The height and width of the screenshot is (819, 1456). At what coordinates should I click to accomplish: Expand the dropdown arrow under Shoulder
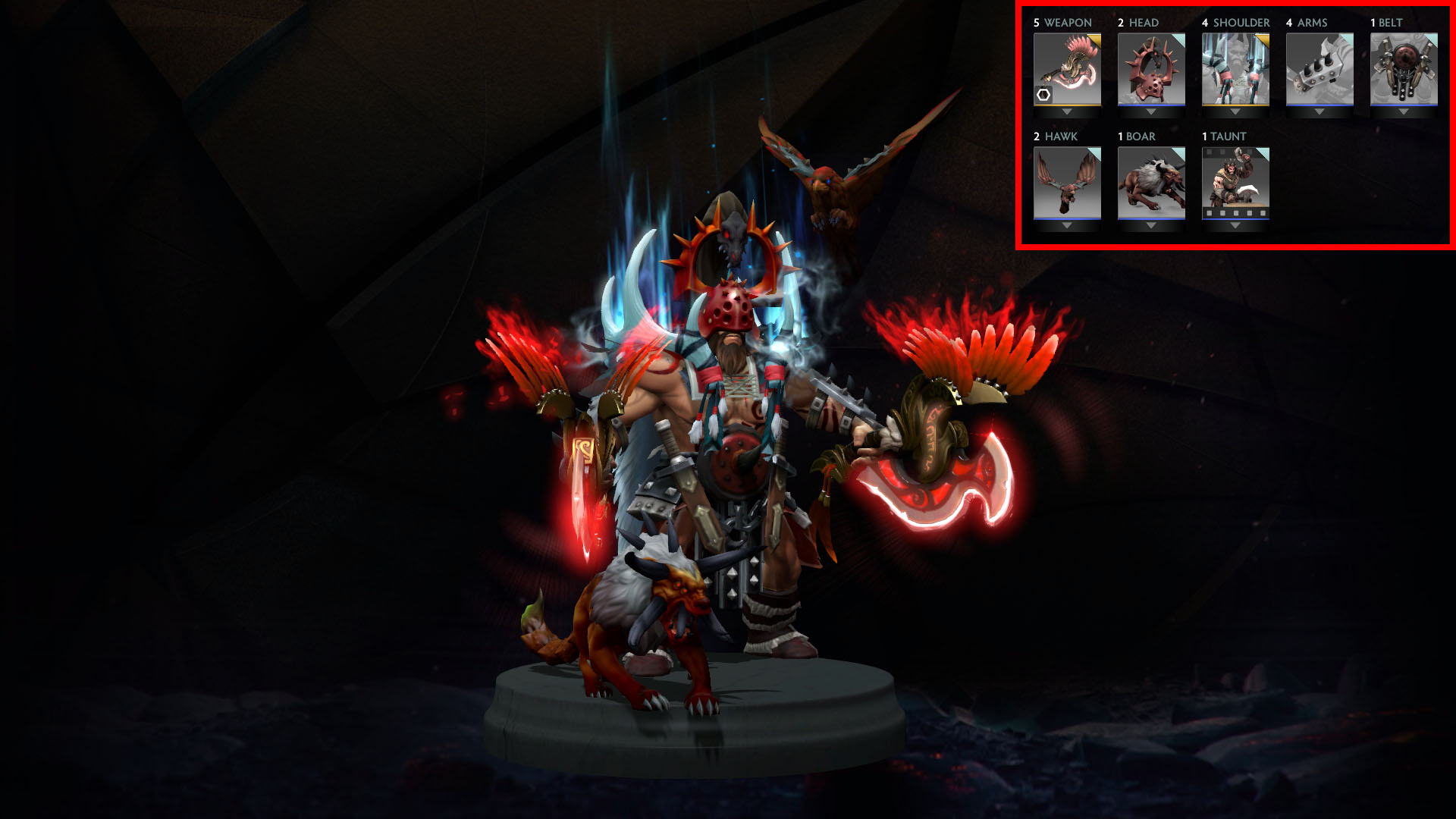tap(1235, 112)
